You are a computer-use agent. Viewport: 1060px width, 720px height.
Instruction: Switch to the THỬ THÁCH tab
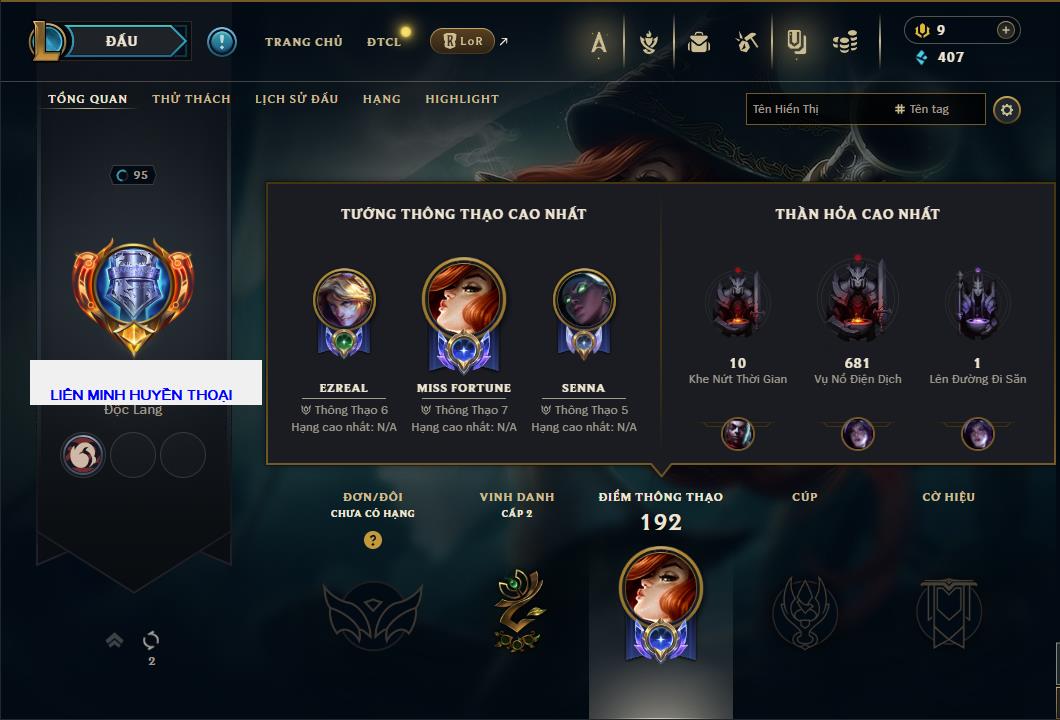(x=191, y=99)
